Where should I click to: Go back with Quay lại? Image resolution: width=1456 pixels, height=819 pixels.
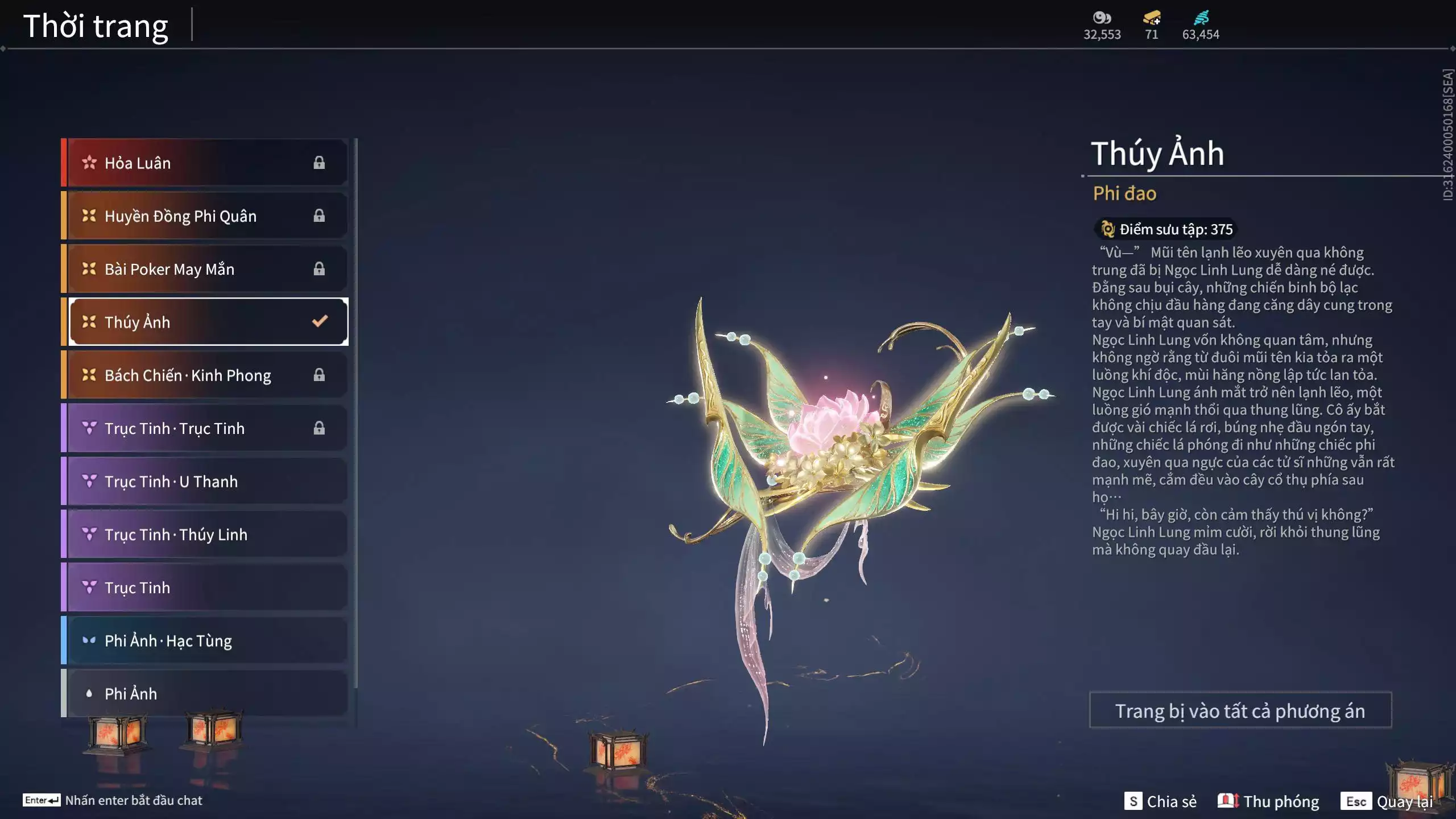coord(1387,801)
